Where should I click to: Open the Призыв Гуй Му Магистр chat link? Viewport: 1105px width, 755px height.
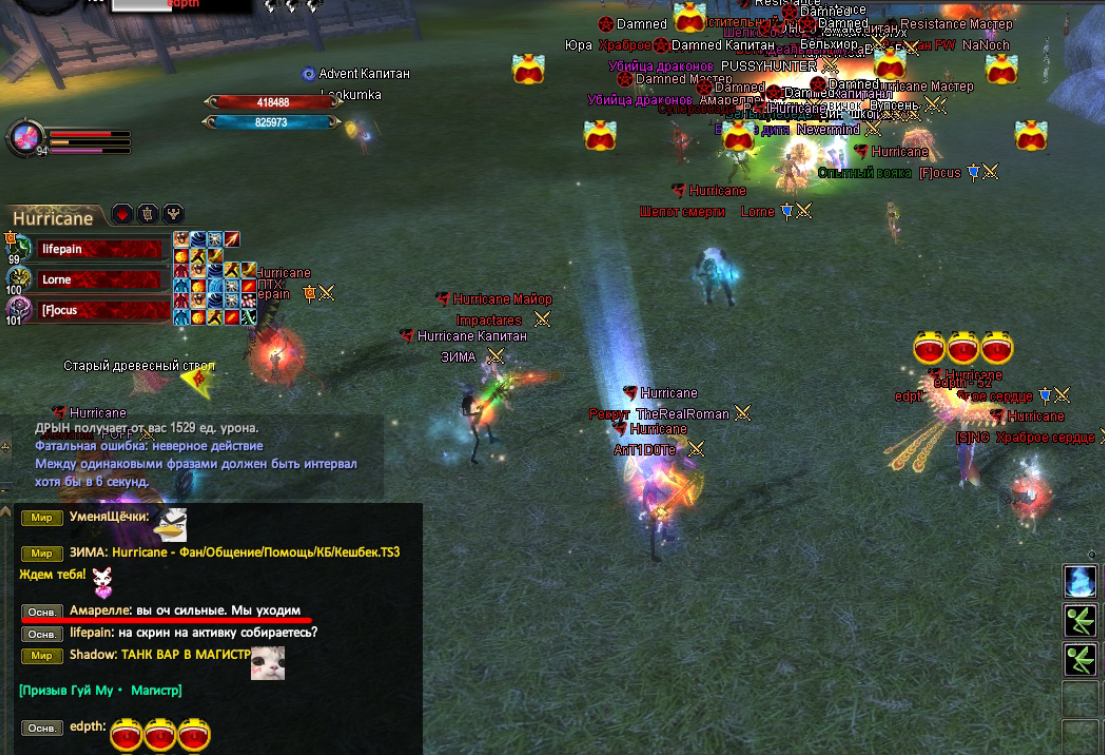click(x=100, y=691)
